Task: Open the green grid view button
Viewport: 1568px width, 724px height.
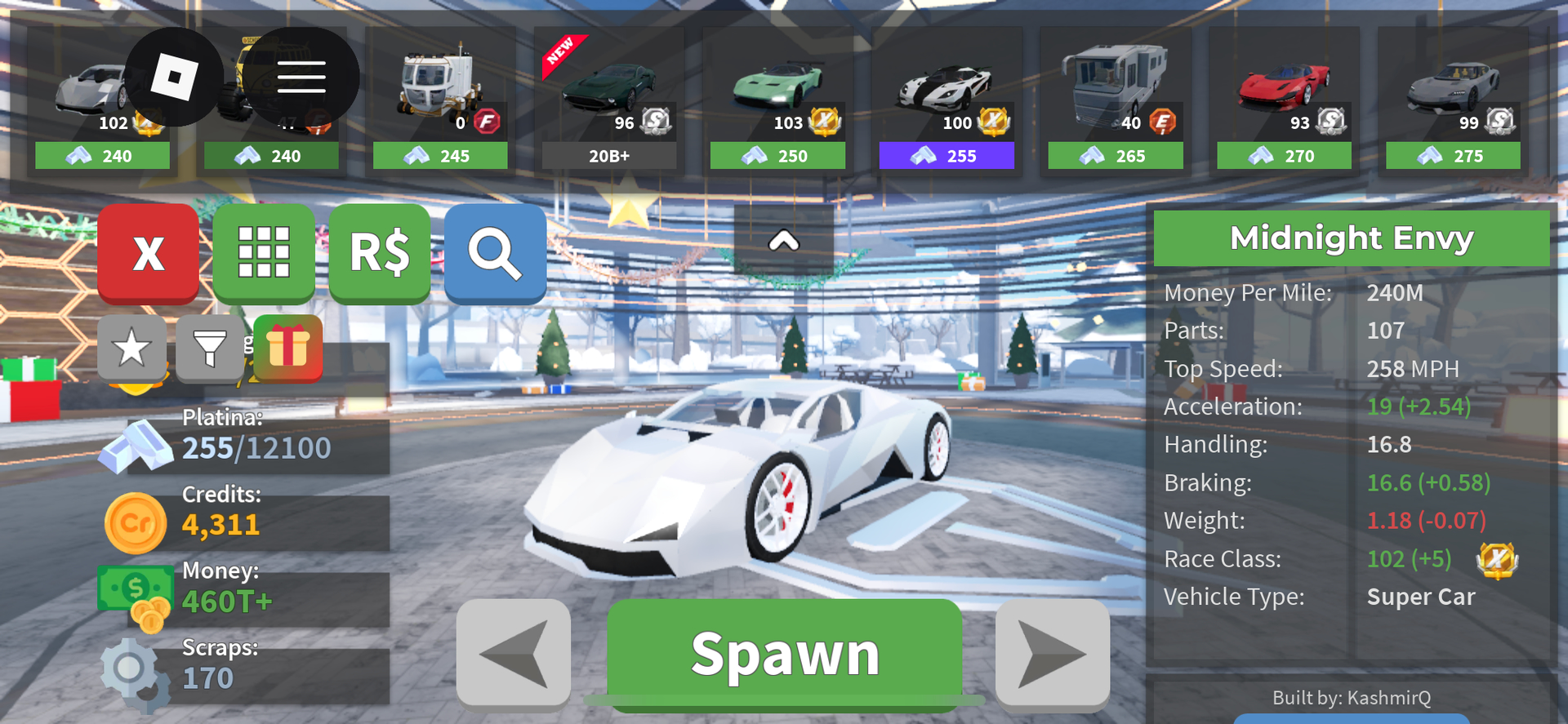Action: coord(264,253)
